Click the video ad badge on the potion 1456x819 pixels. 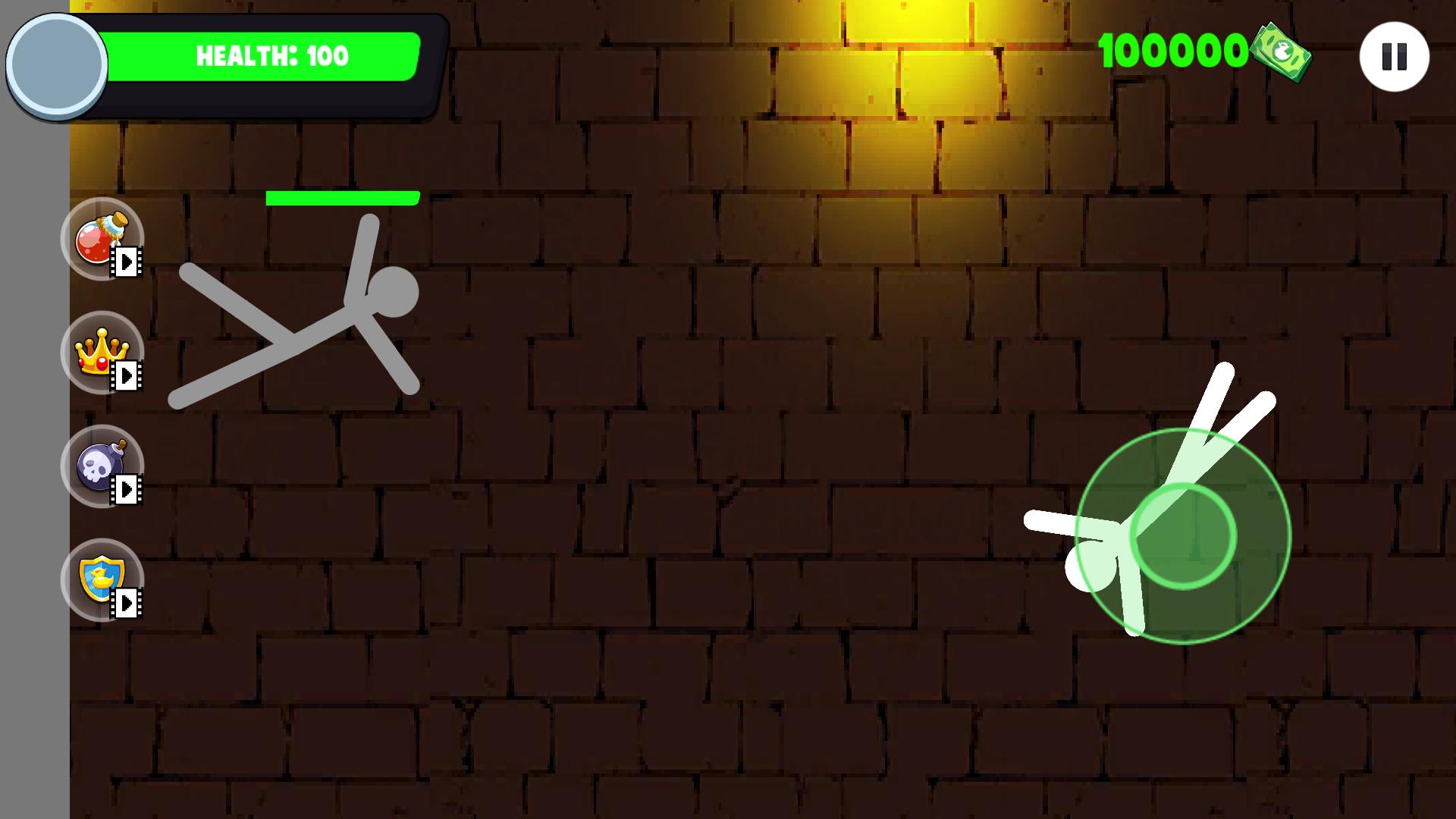click(127, 263)
